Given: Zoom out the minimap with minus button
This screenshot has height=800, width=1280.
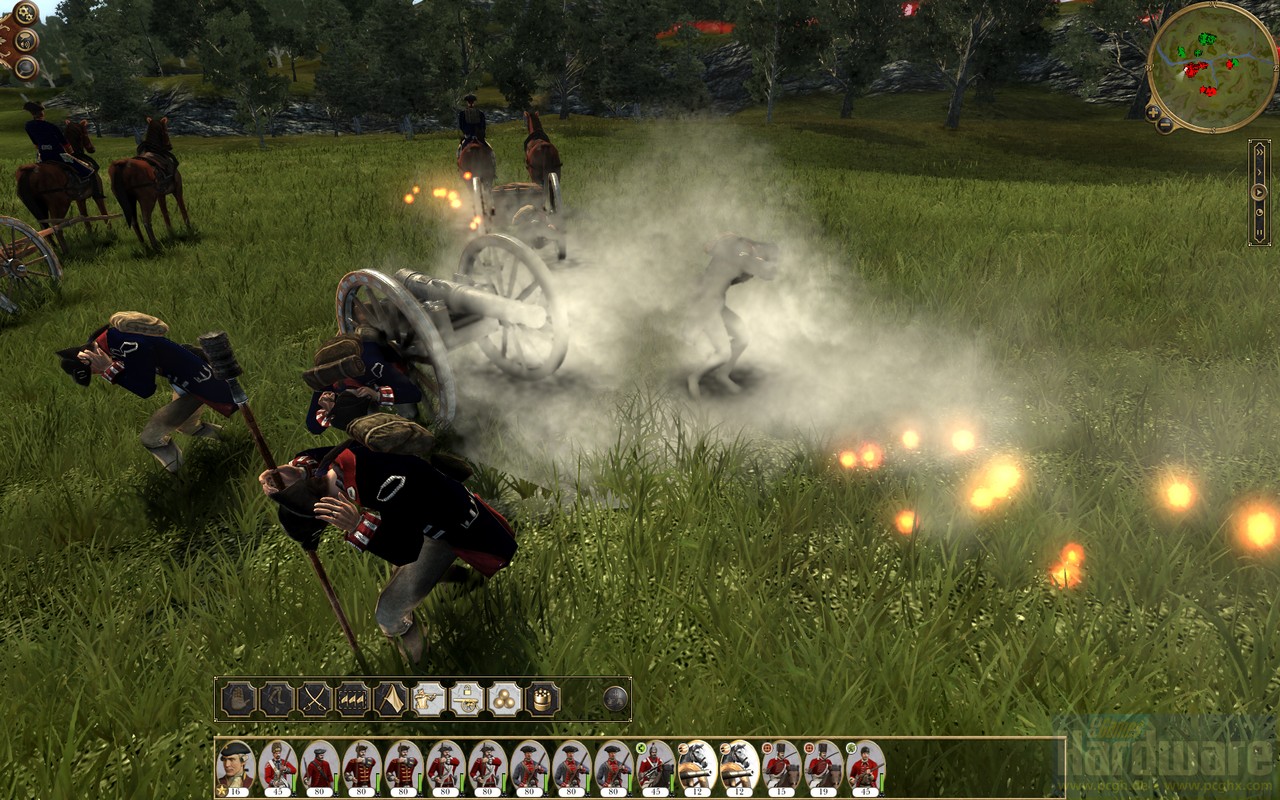Looking at the screenshot, I should click(1166, 125).
